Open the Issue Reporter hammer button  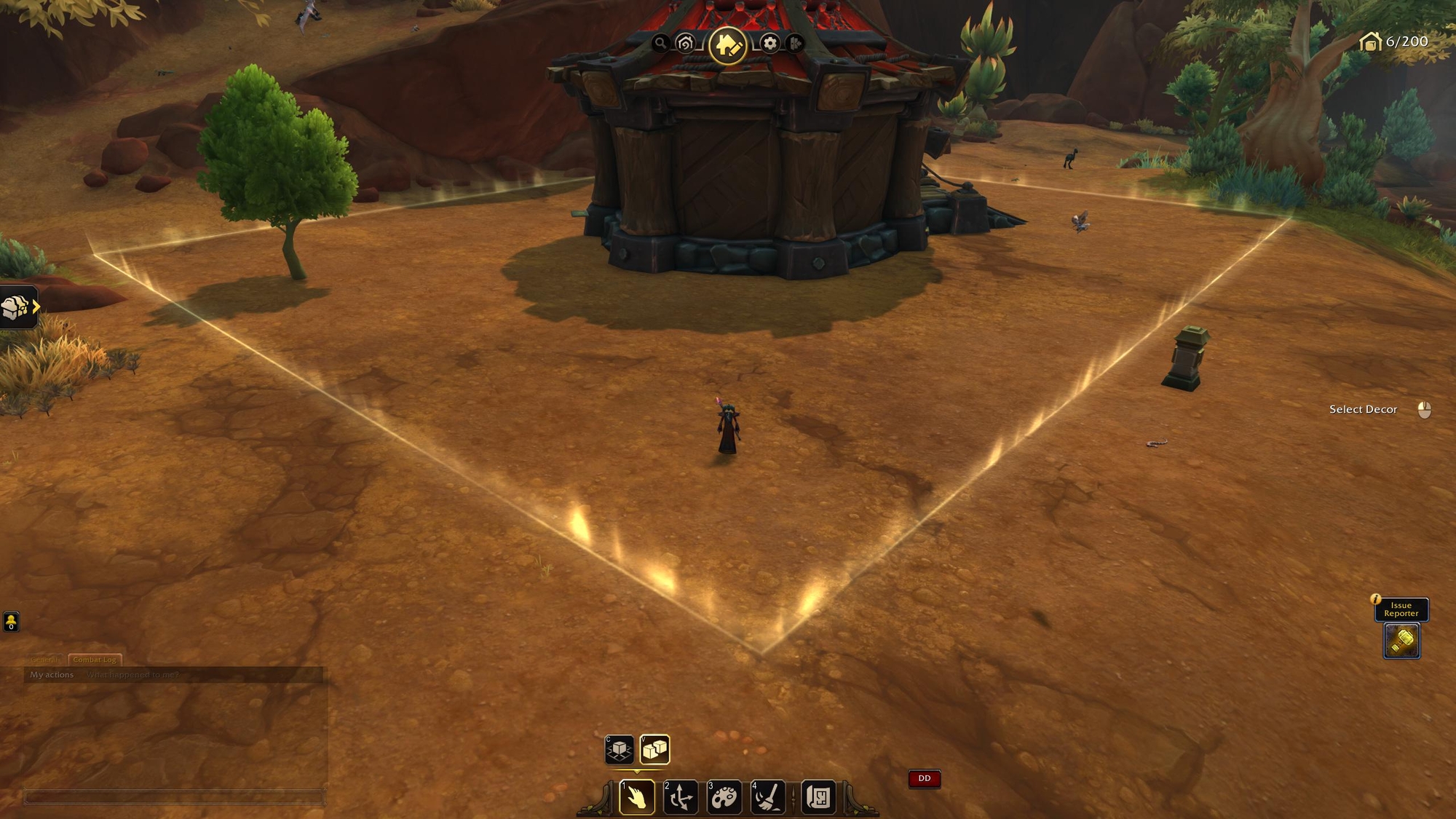click(x=1401, y=641)
